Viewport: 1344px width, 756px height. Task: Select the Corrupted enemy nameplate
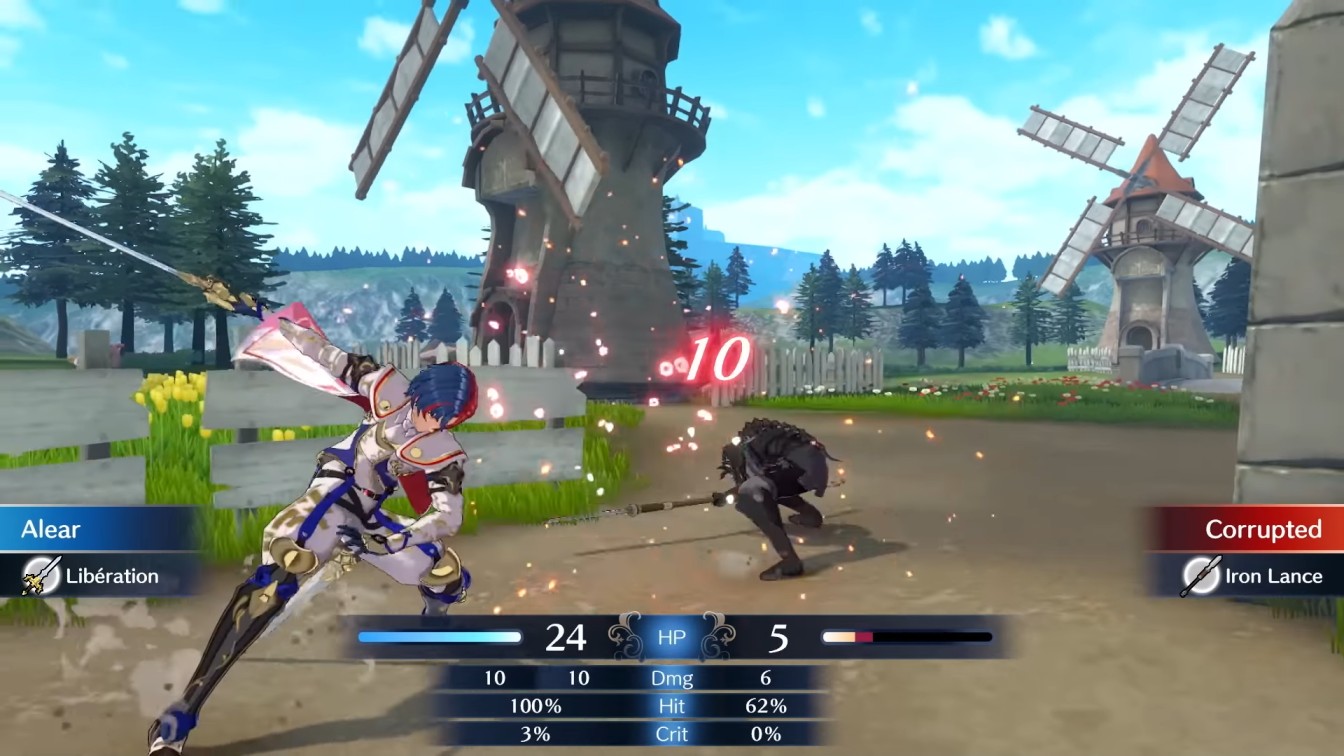point(1262,530)
